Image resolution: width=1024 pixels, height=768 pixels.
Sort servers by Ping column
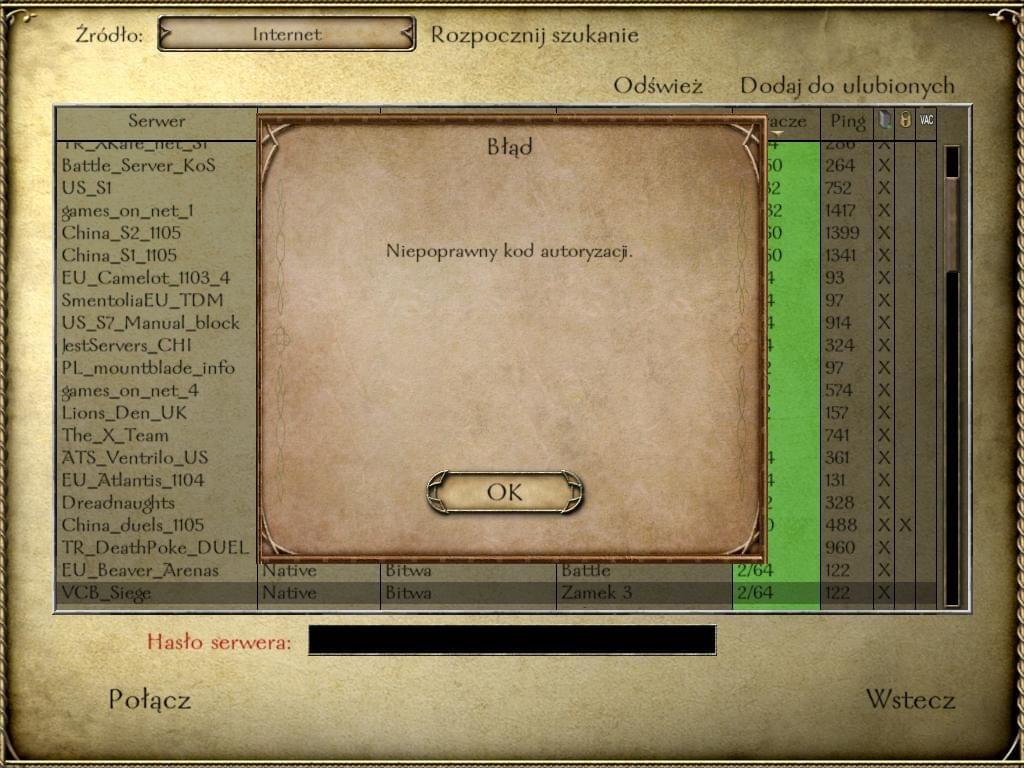coord(847,122)
